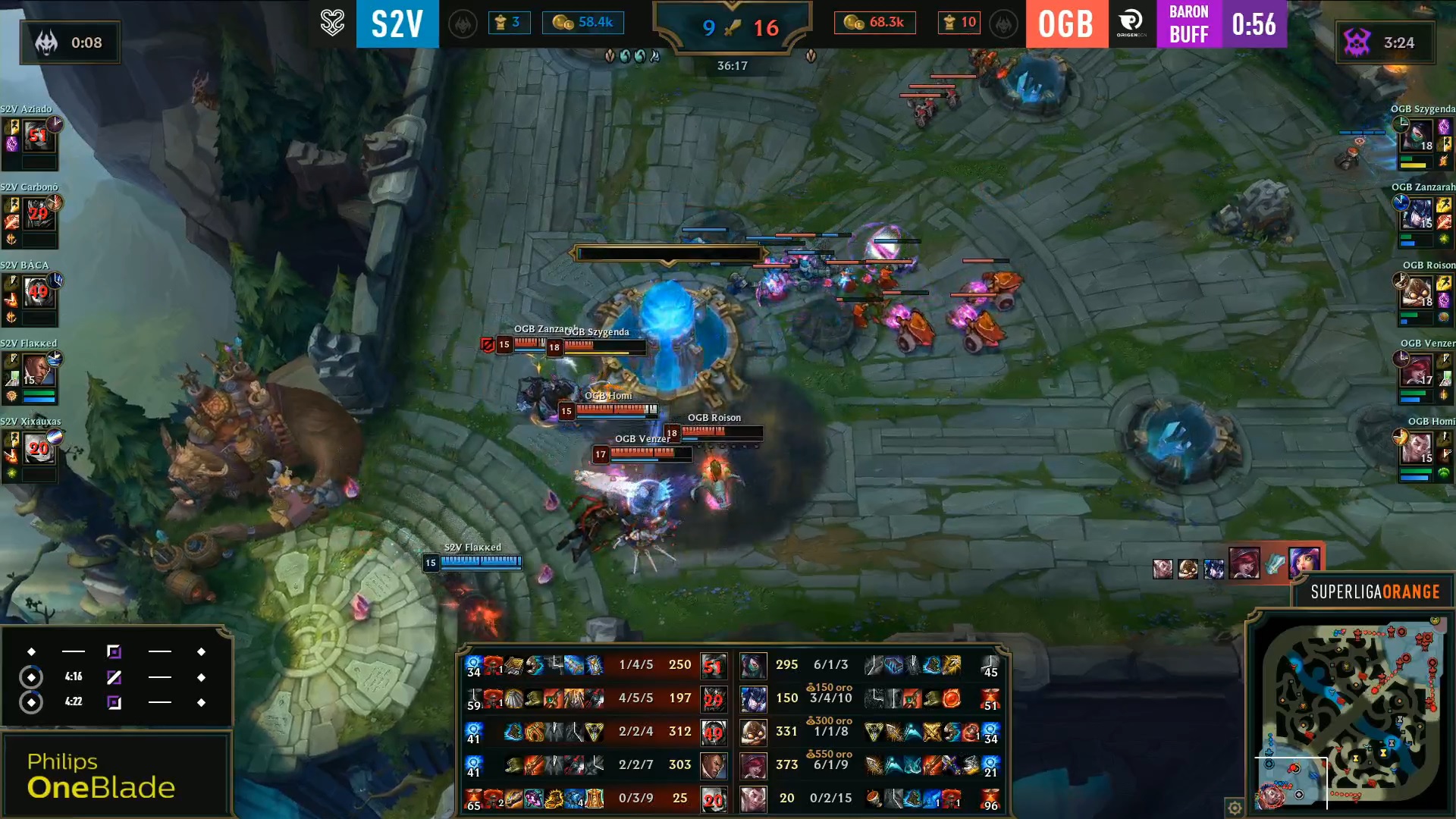
Task: Open the gear settings beside the minimap
Action: point(1235,808)
